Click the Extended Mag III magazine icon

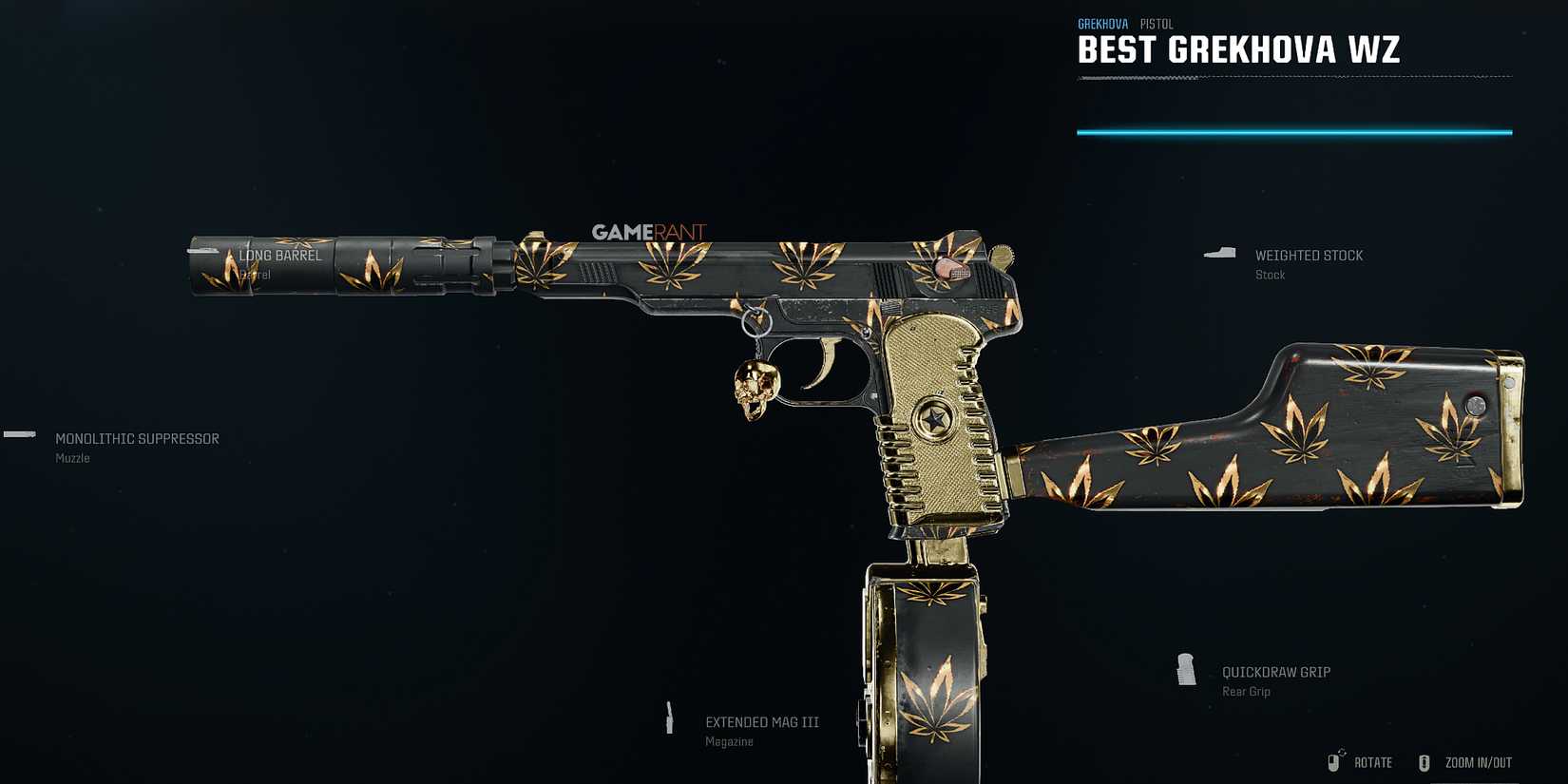click(671, 716)
